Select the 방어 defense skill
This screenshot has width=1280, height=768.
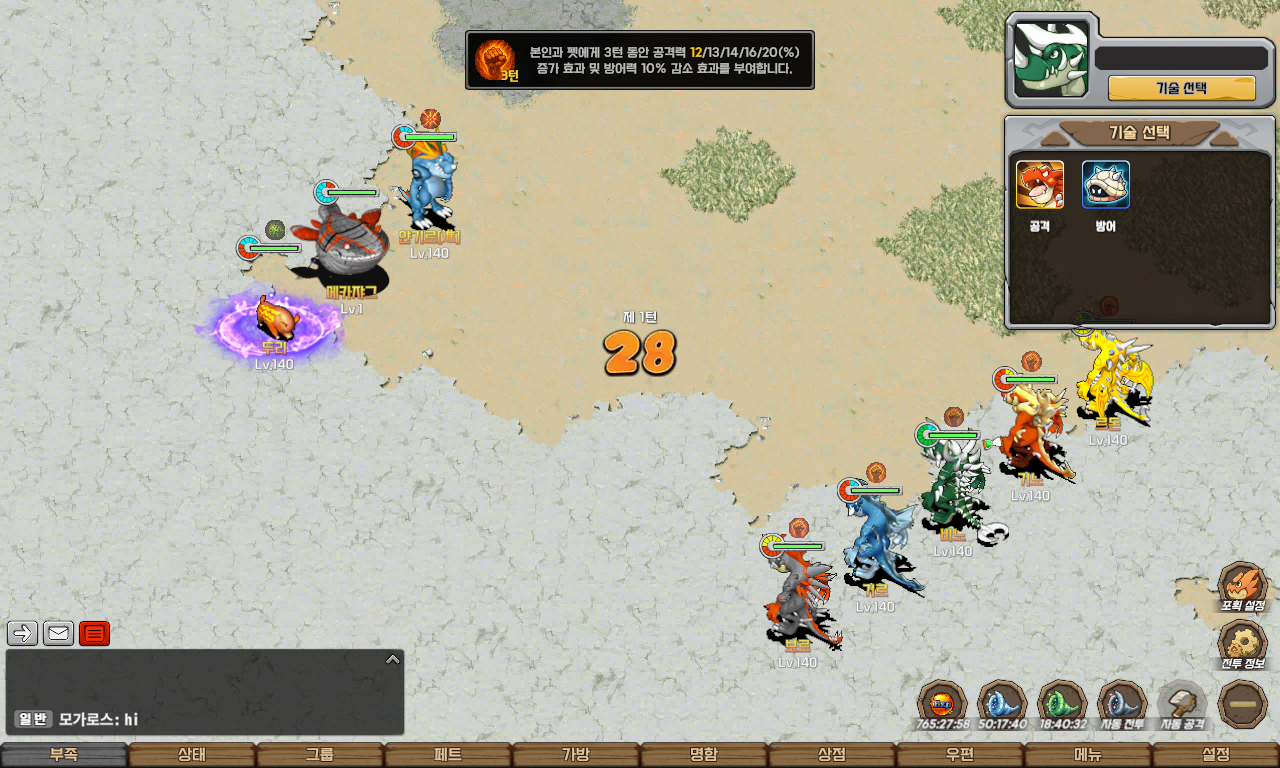1105,186
